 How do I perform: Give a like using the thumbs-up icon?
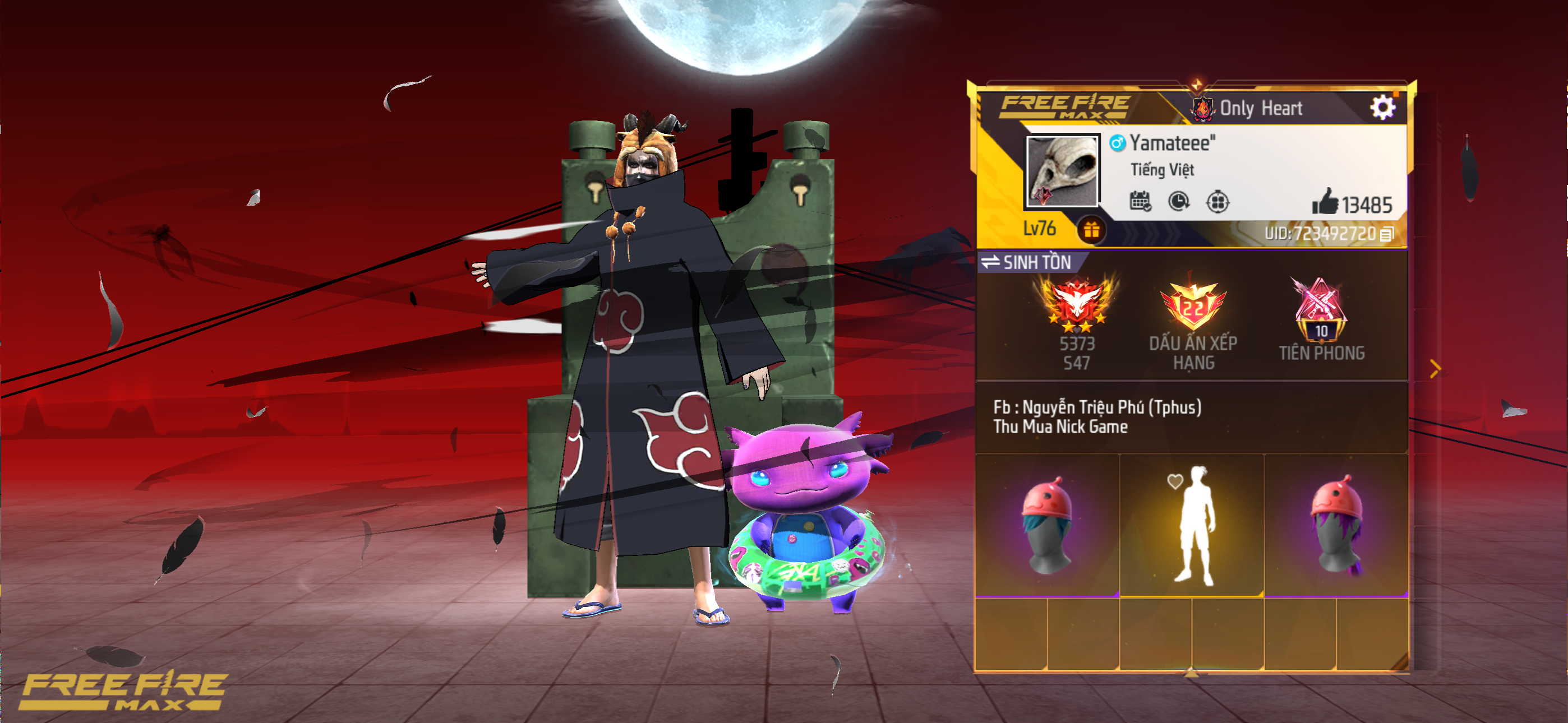pos(1325,201)
